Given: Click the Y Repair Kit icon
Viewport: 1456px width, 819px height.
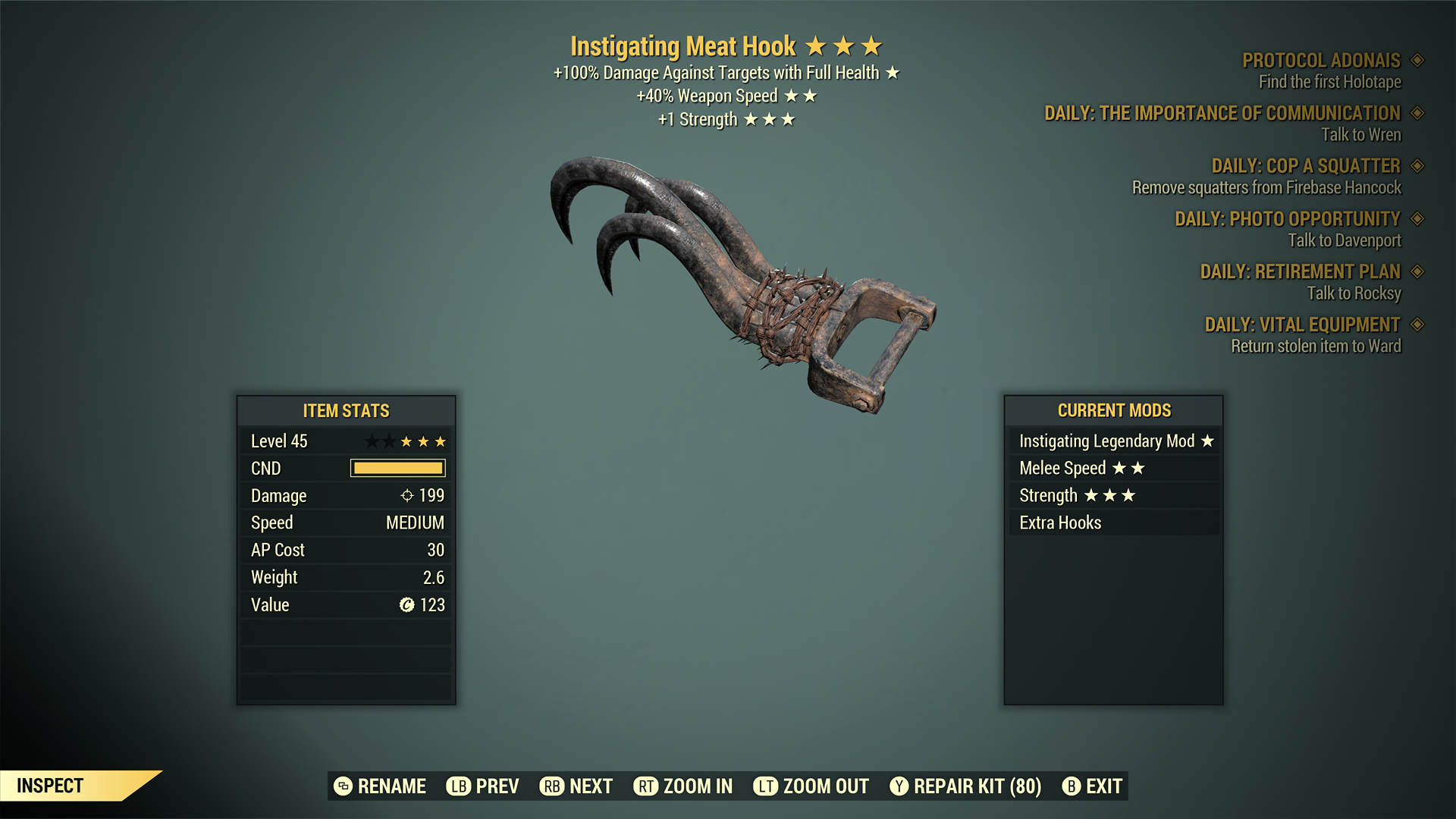Looking at the screenshot, I should 900,786.
